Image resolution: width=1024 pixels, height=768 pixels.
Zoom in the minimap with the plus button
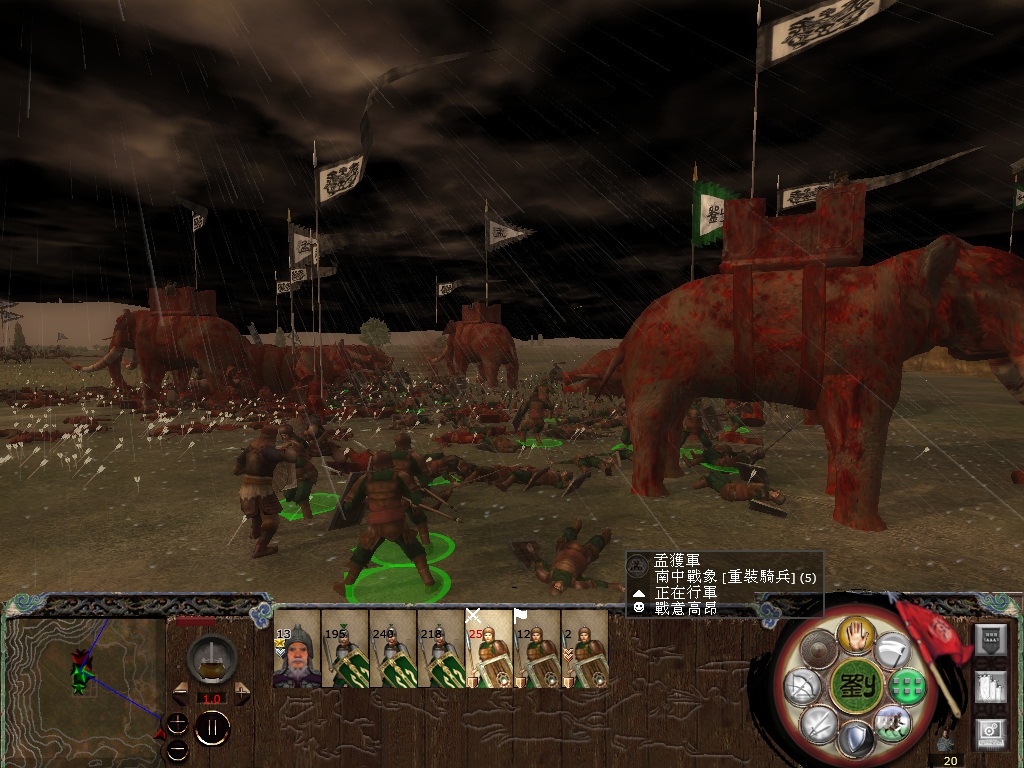tap(177, 722)
